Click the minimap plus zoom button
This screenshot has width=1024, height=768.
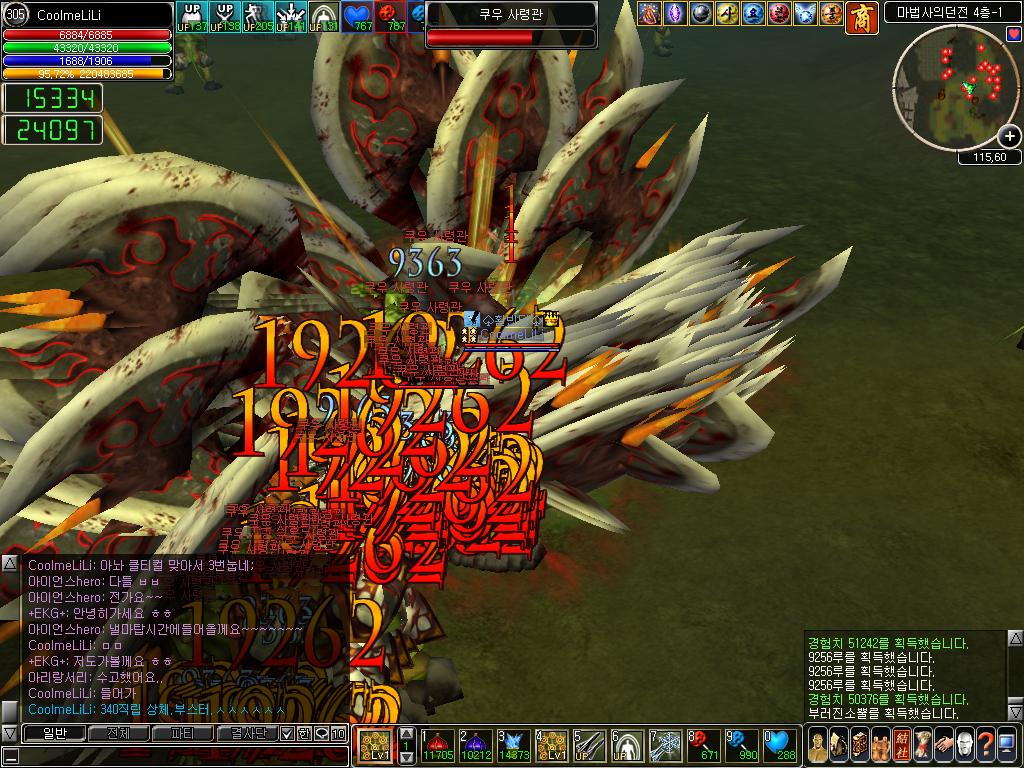pyautogui.click(x=1010, y=136)
